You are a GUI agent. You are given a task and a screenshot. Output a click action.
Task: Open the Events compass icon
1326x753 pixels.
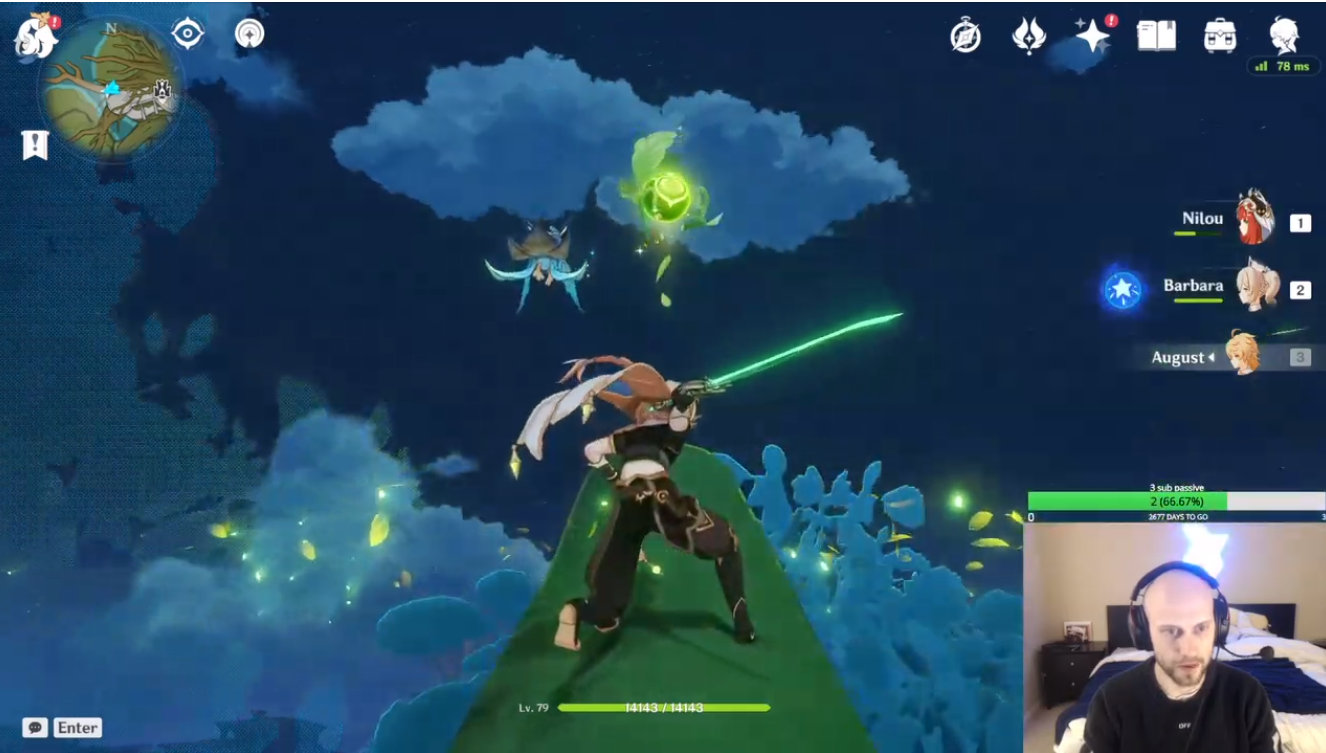(965, 36)
